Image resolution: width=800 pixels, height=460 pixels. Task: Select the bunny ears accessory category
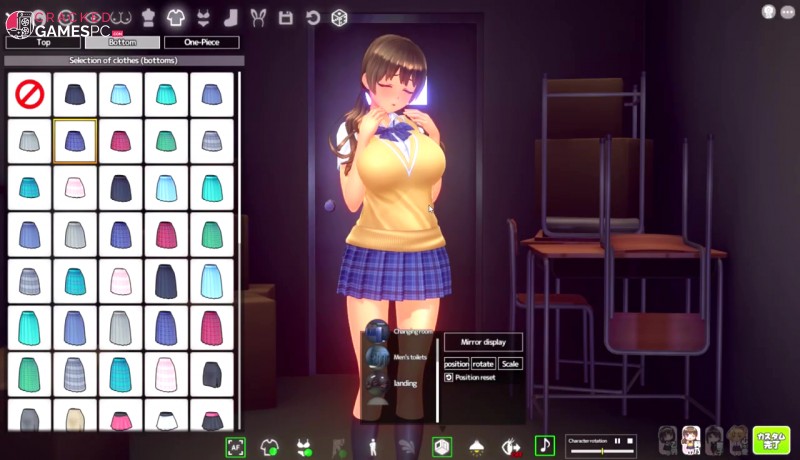pos(258,18)
